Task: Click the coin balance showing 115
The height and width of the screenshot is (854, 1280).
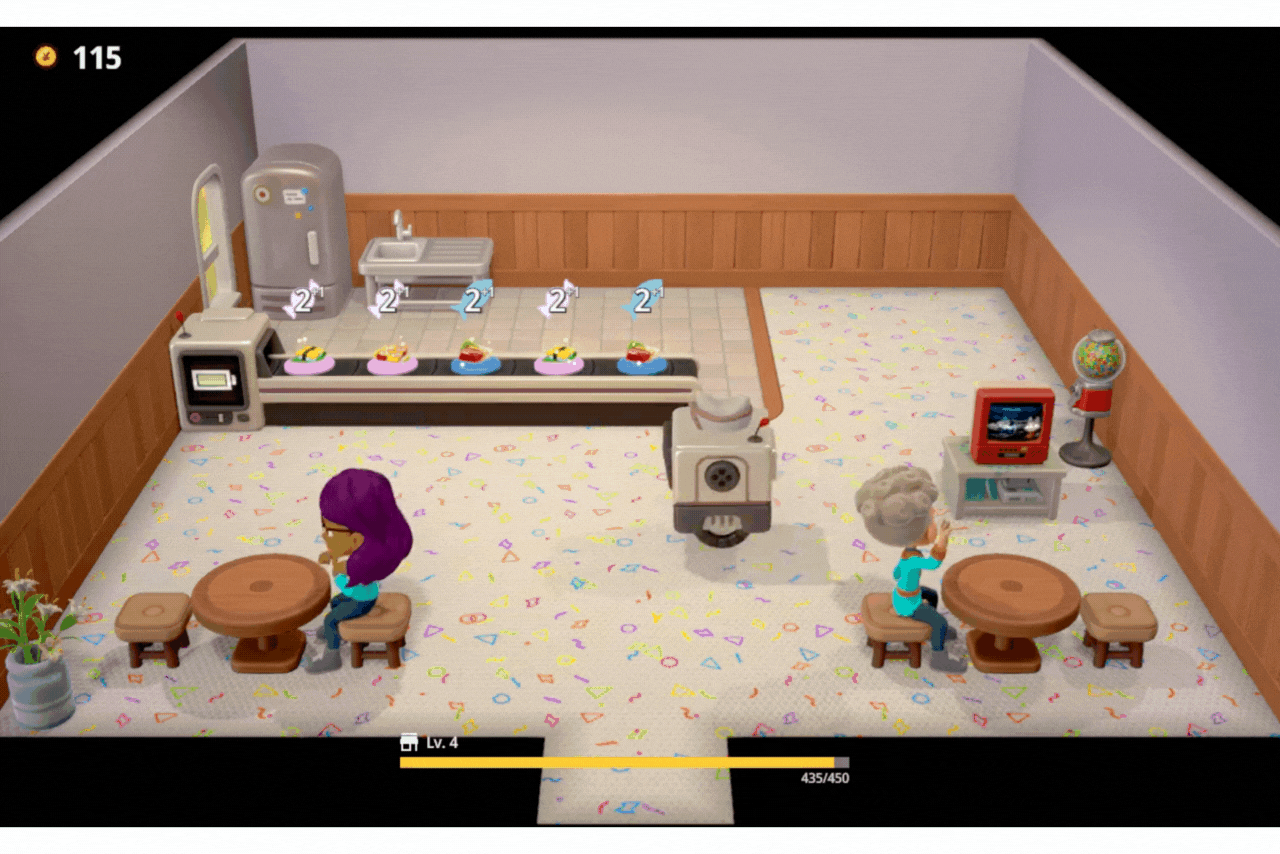Action: tap(95, 58)
